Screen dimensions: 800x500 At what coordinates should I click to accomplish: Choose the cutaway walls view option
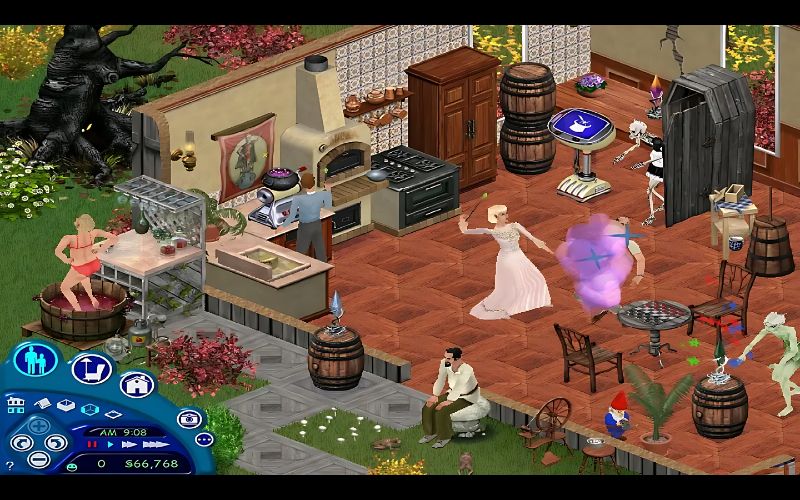click(89, 409)
